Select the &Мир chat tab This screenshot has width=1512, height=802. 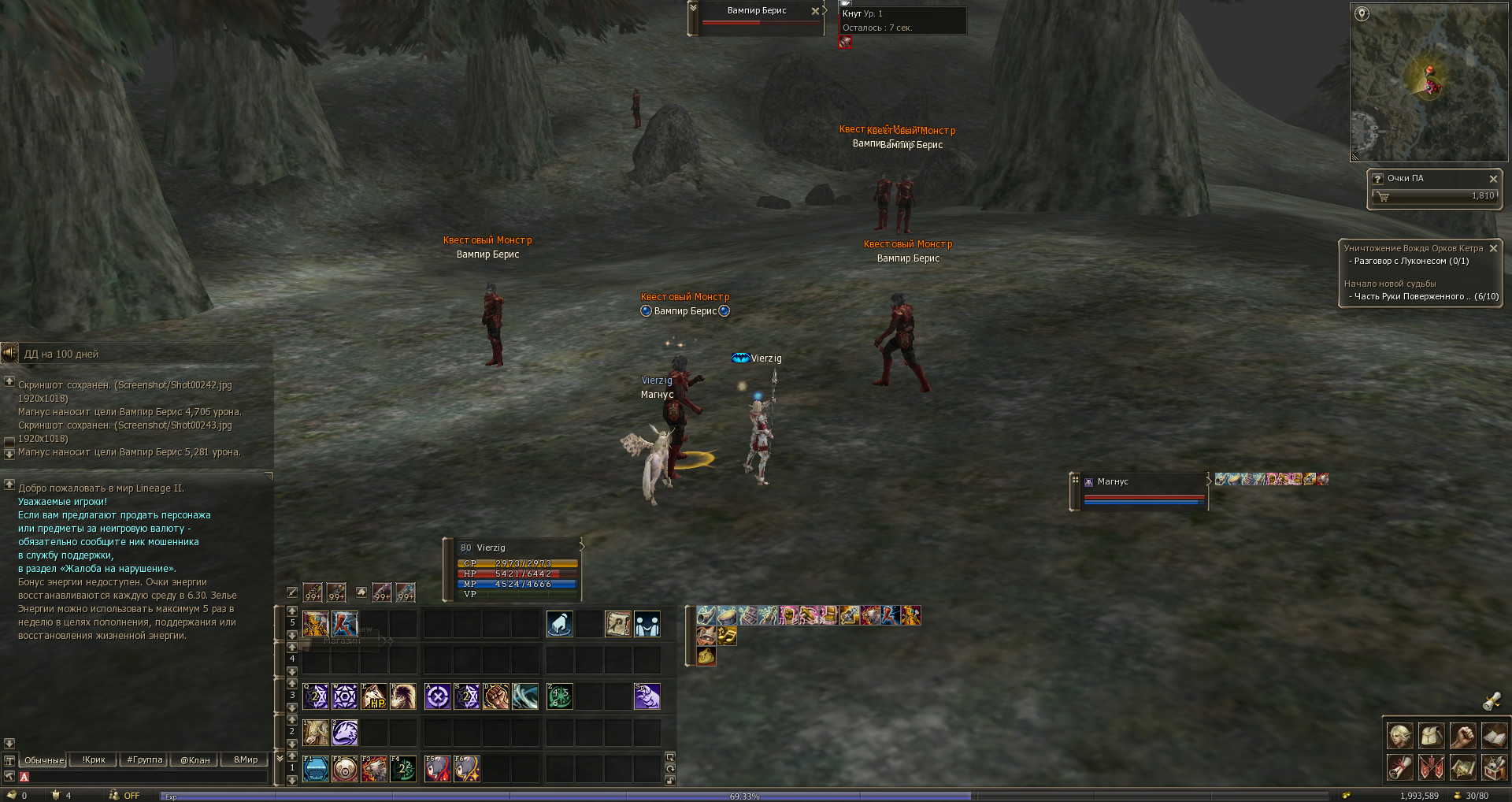pyautogui.click(x=246, y=759)
